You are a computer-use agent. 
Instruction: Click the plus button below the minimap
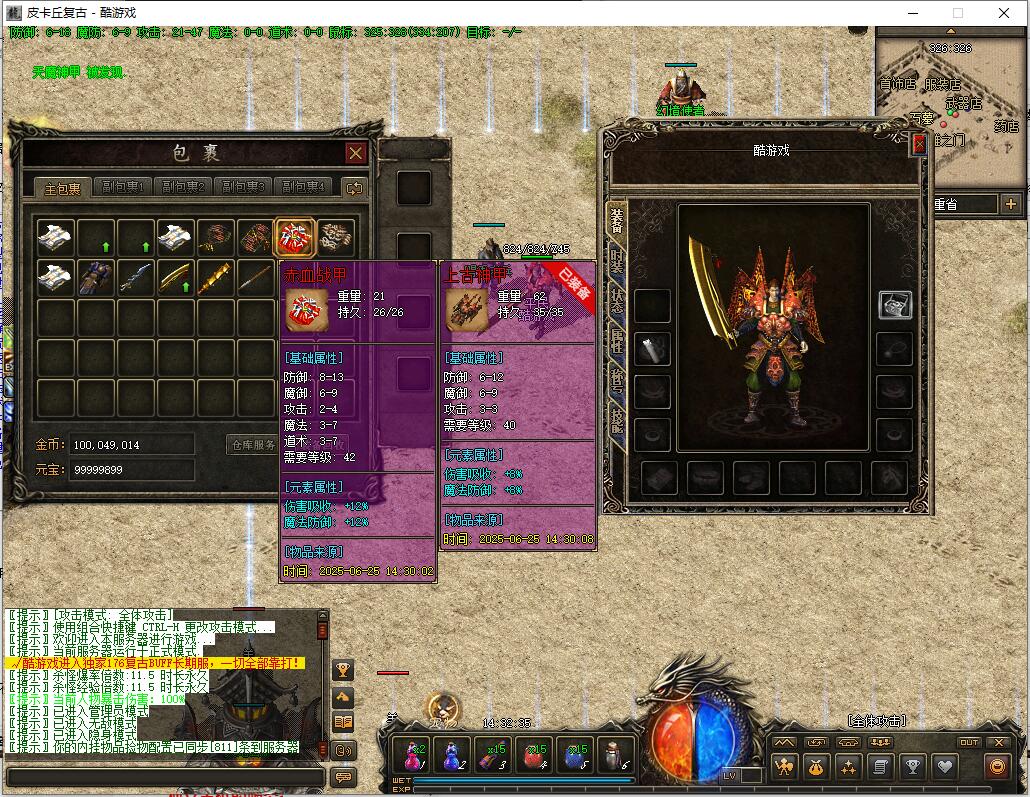coord(1010,204)
